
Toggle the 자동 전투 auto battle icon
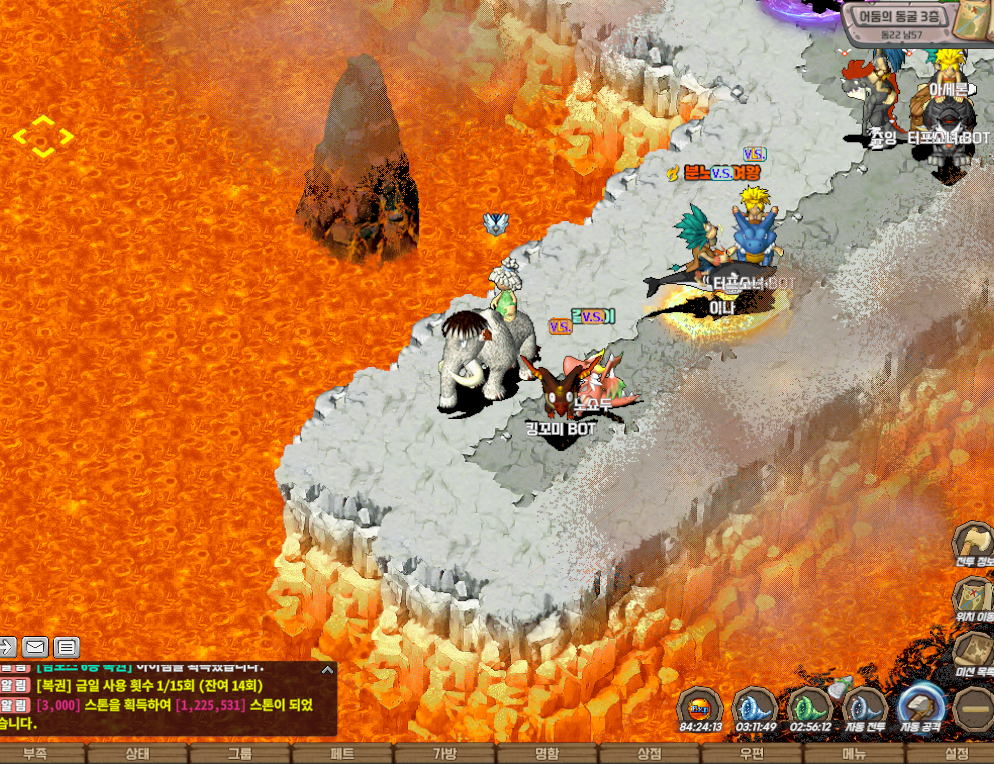tap(865, 705)
